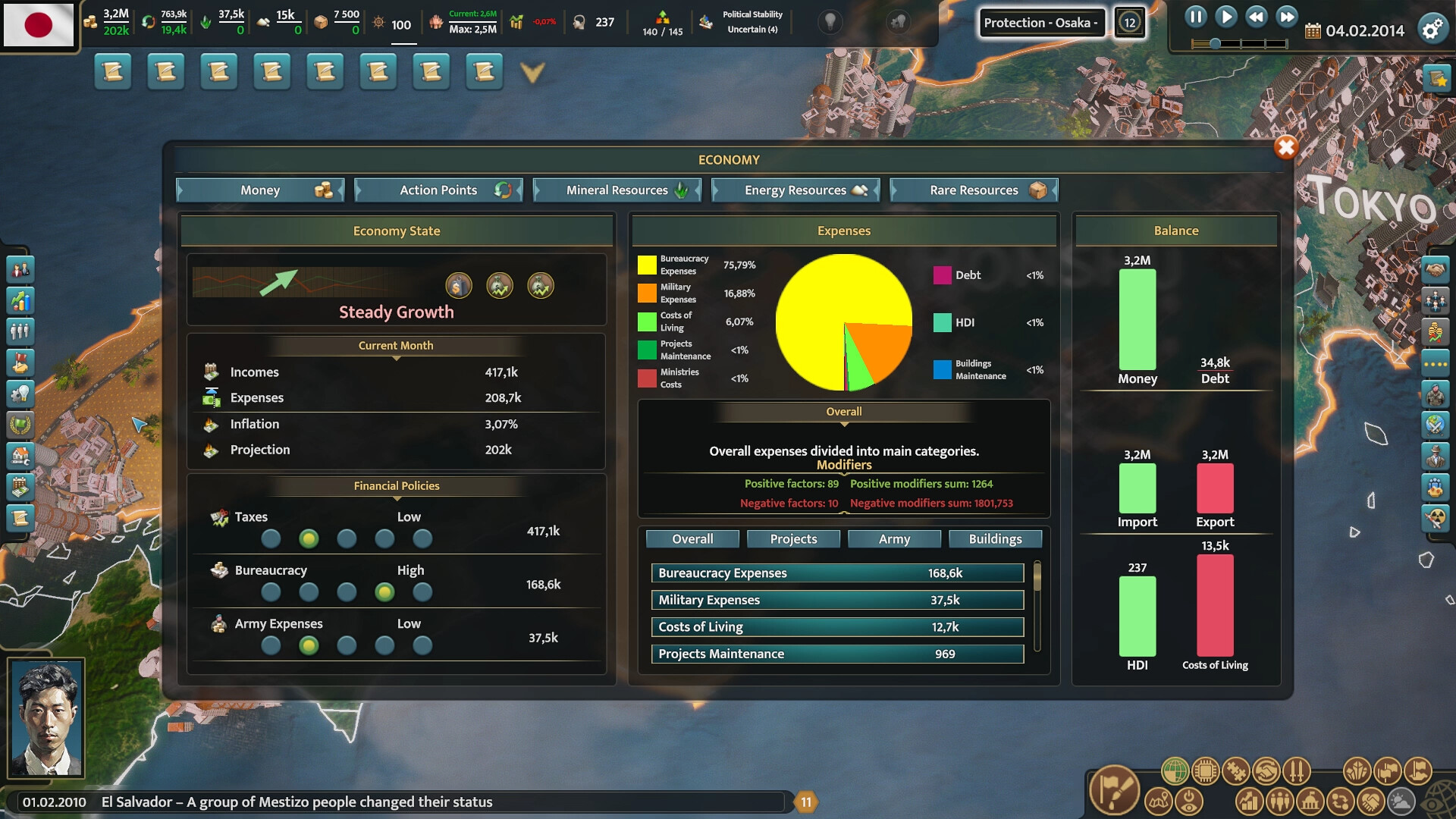Lower Bureaucracy policy to the lowest level

[271, 592]
